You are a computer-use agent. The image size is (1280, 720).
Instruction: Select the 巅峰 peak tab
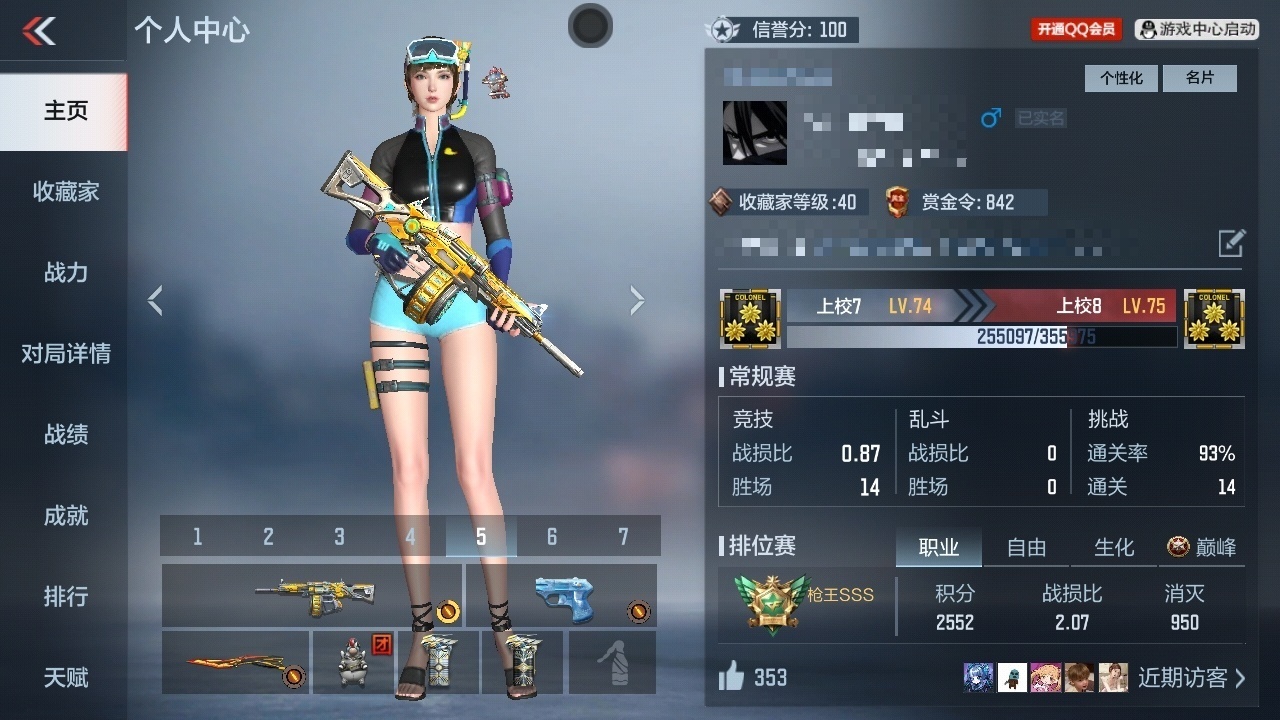click(1202, 547)
